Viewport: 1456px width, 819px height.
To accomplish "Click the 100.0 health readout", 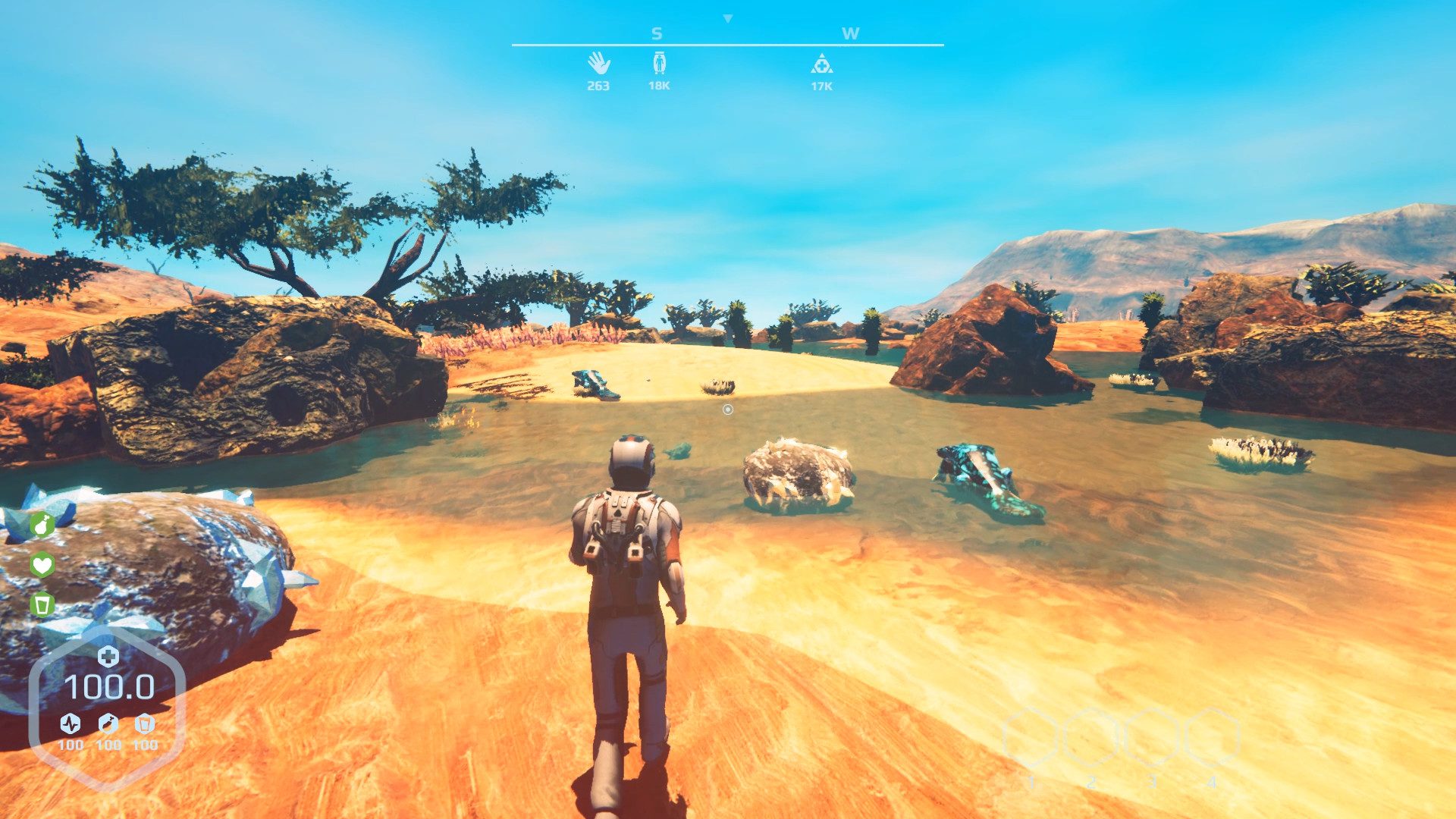I will point(111,686).
